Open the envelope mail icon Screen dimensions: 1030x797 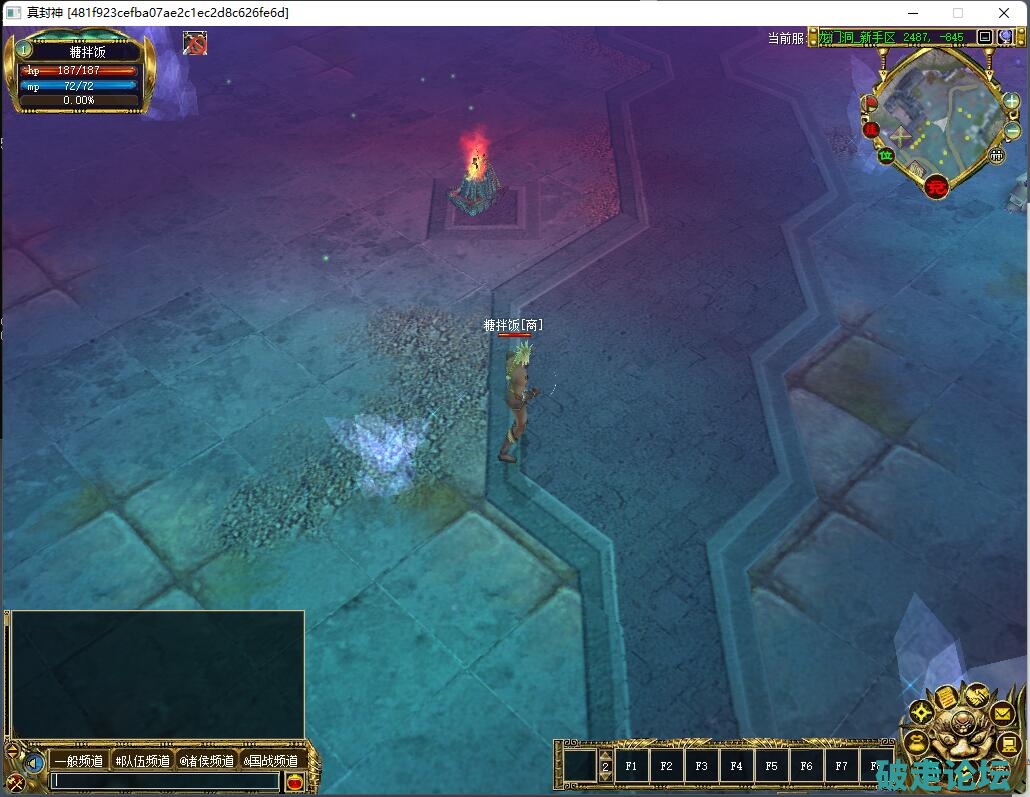coord(1001,714)
